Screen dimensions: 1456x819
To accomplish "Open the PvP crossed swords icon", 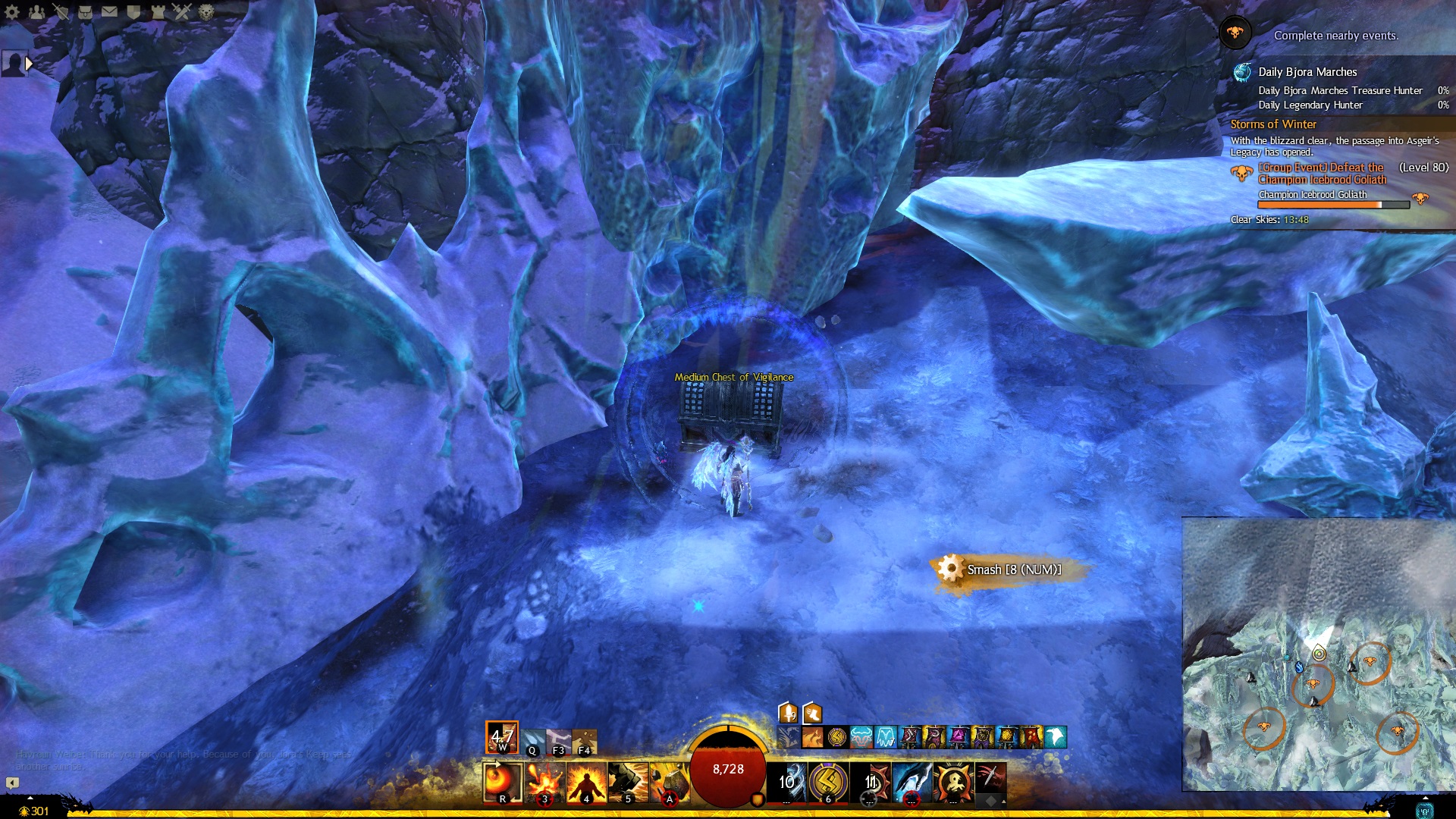I will click(x=182, y=11).
